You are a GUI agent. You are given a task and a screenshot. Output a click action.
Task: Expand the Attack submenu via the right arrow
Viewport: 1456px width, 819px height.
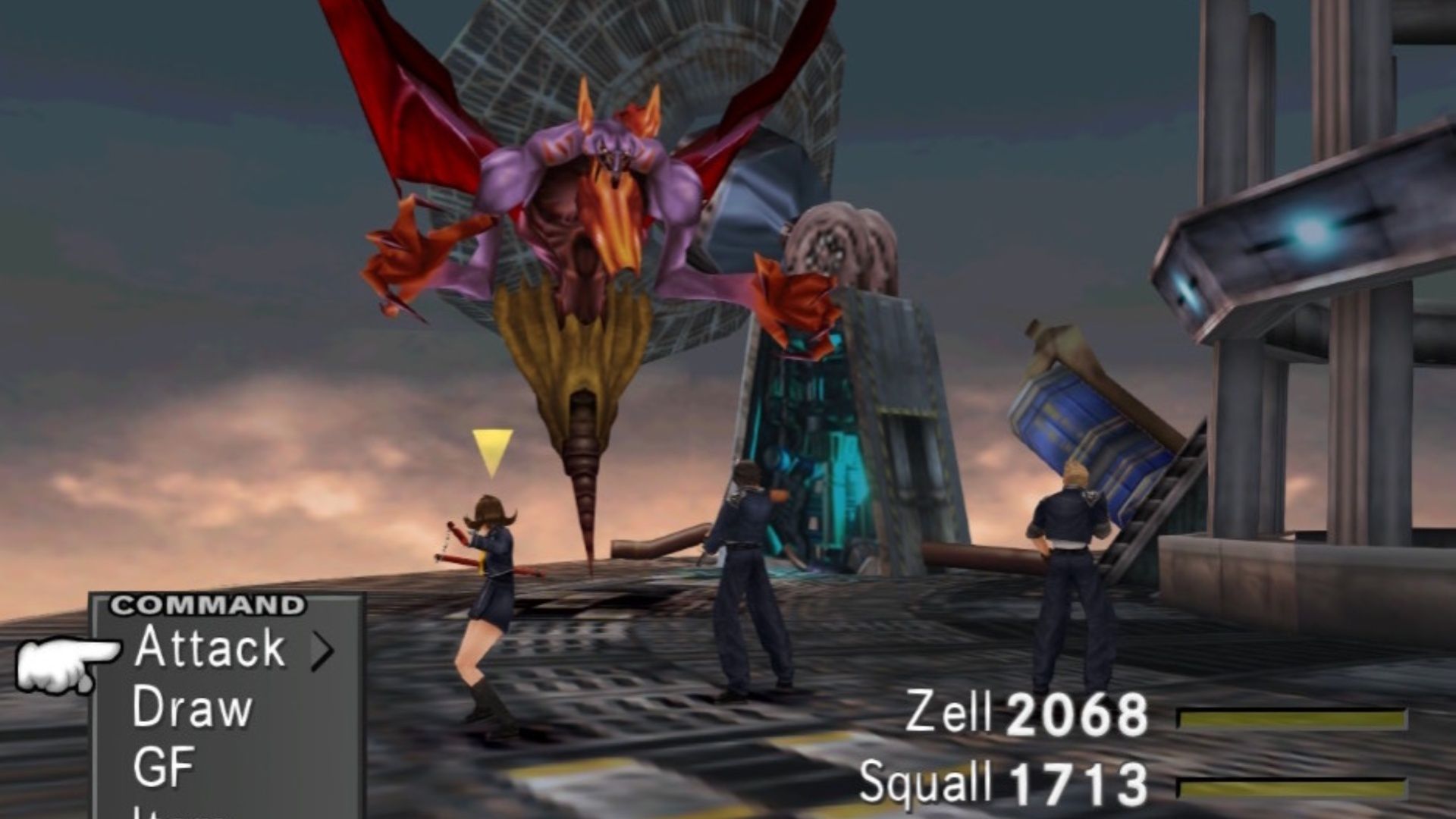coord(322,651)
